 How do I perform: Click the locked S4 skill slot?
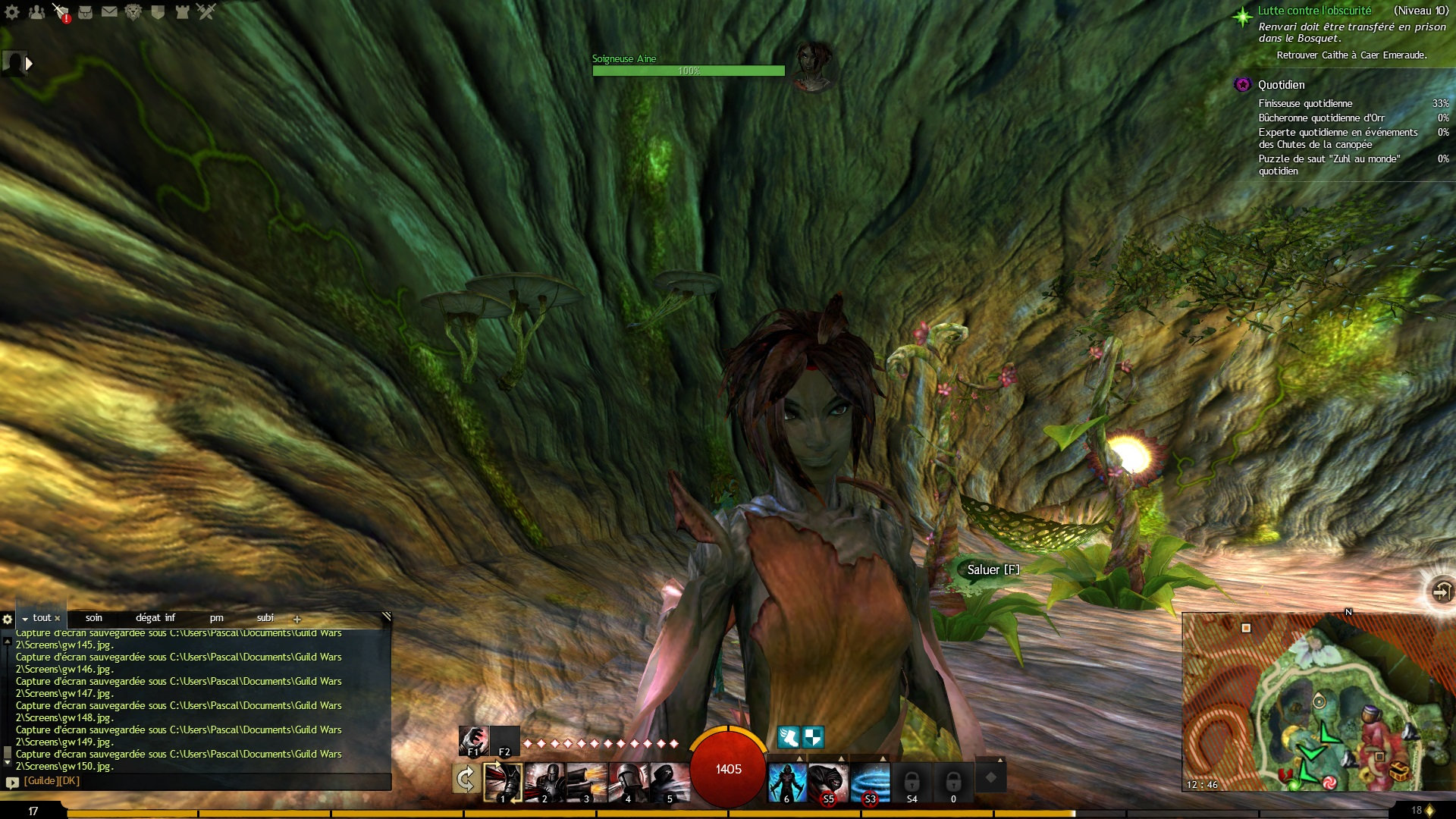[x=912, y=781]
